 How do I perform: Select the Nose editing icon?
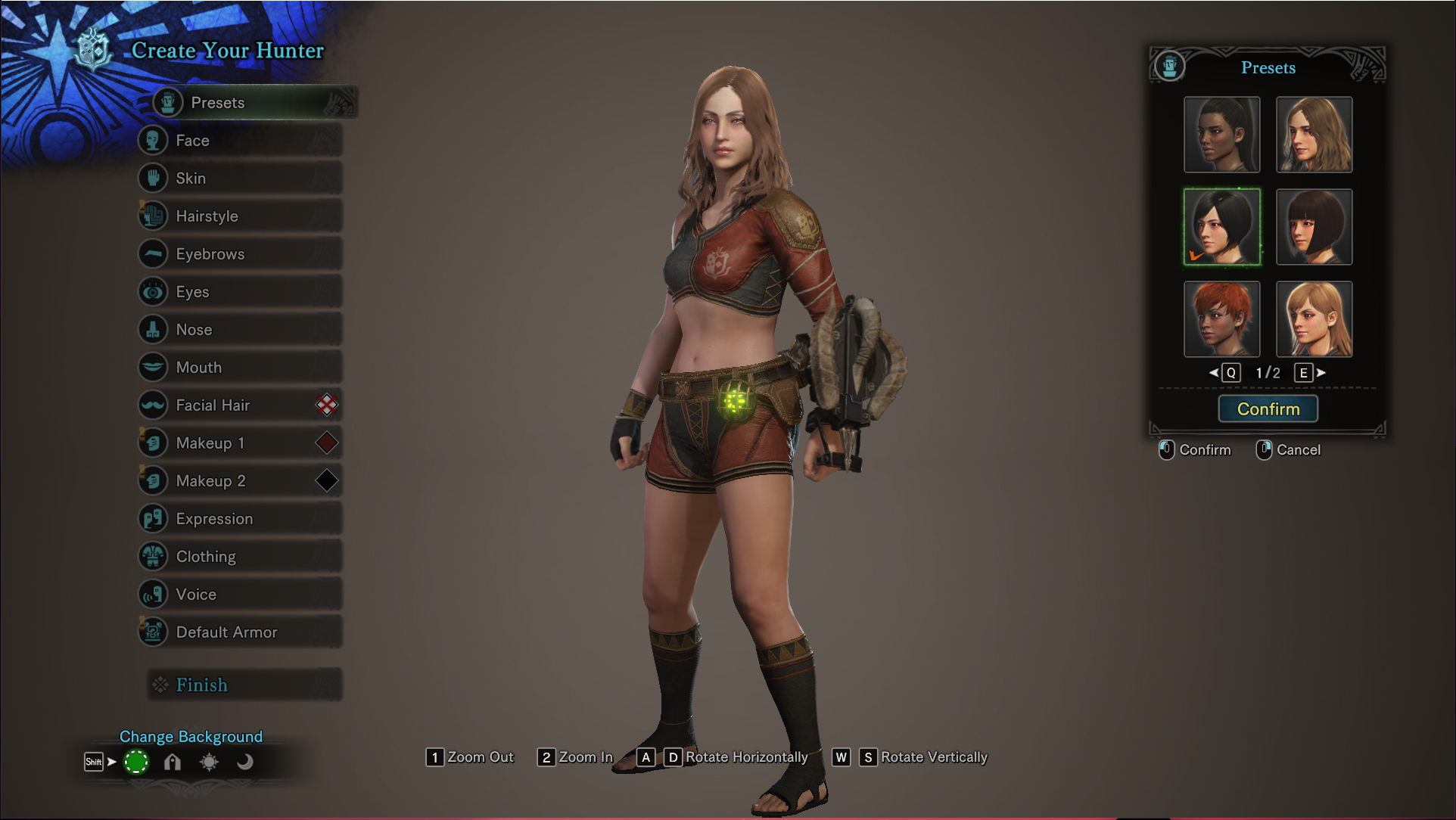click(x=154, y=329)
